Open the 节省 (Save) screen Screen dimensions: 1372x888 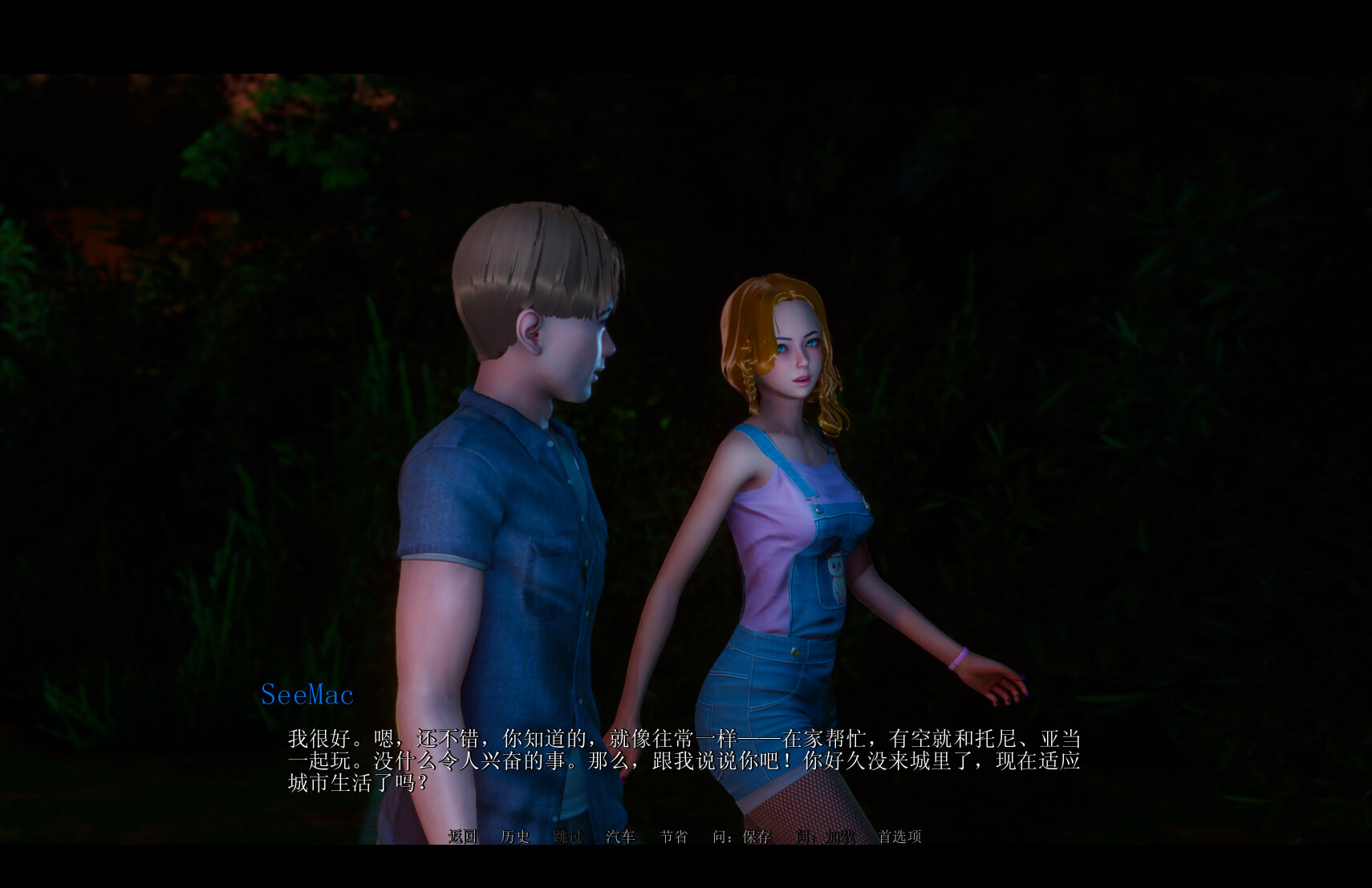pos(673,837)
